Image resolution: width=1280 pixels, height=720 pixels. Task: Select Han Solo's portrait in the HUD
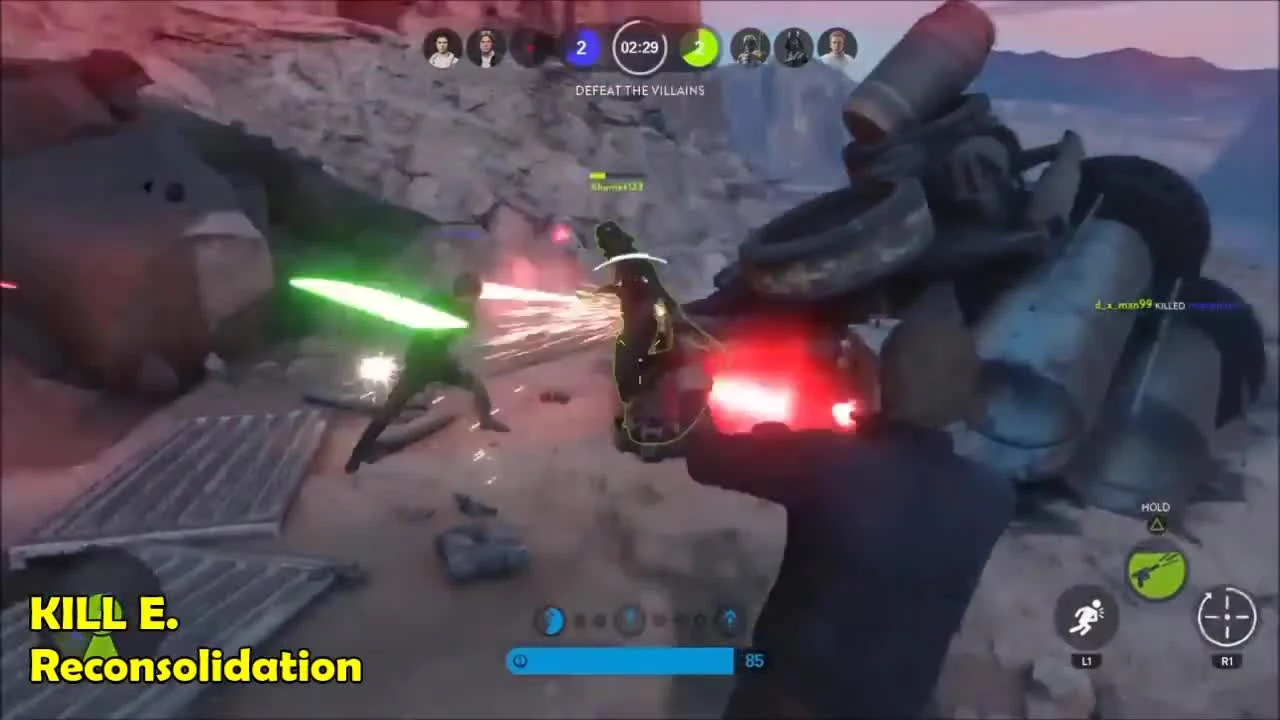[487, 47]
